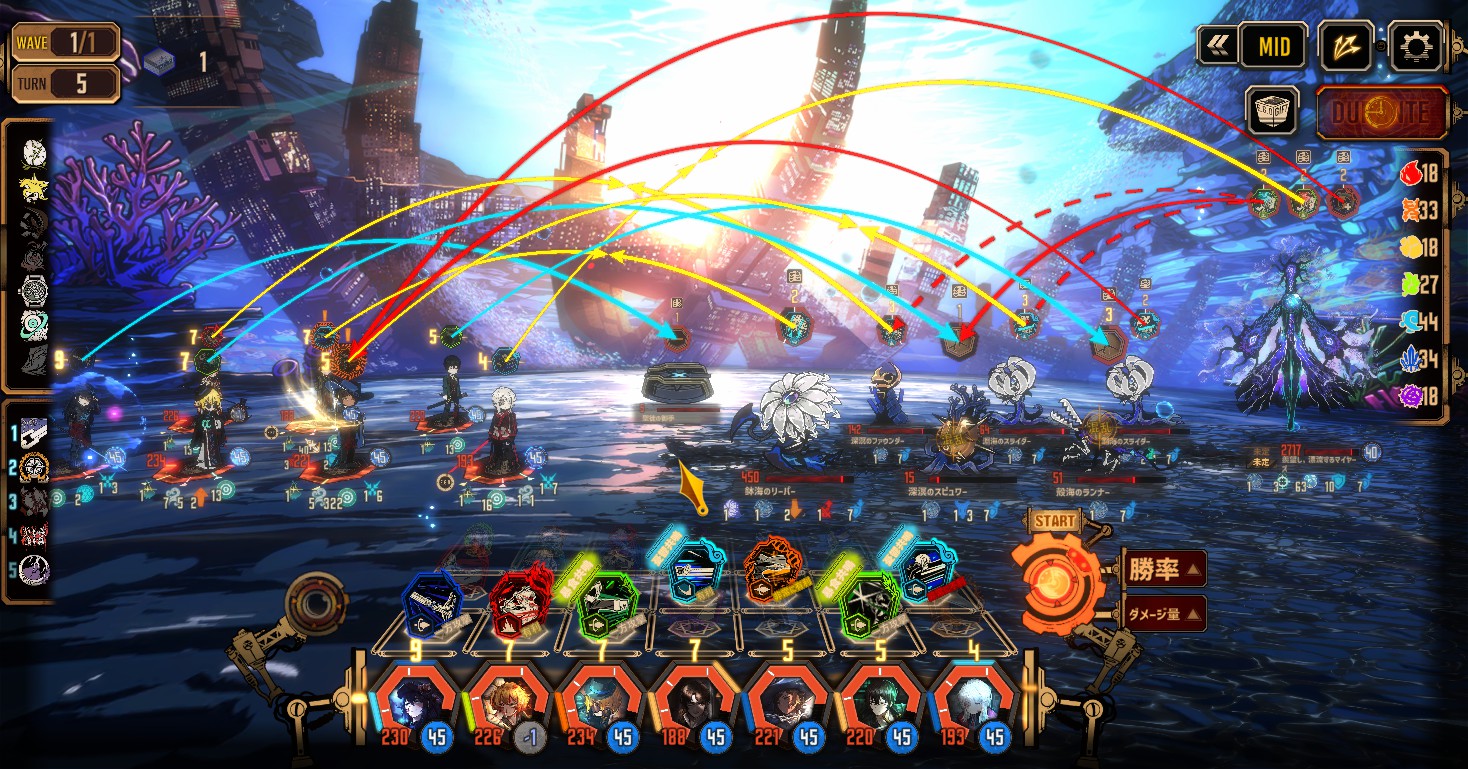Click the light-blue Gloom sin resource counter
1468x769 pixels.
[x=1409, y=321]
